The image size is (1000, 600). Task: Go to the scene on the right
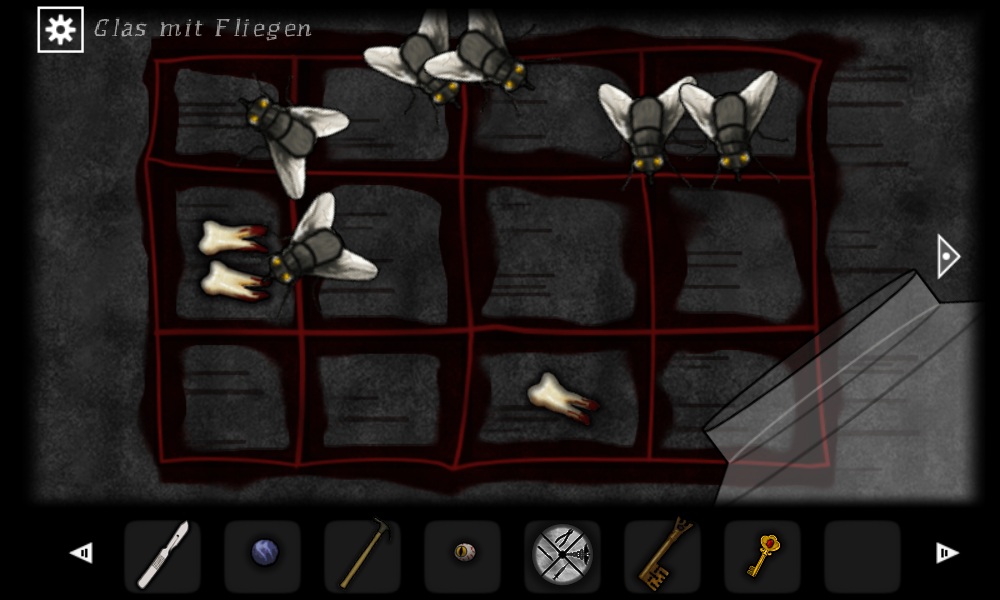point(947,257)
